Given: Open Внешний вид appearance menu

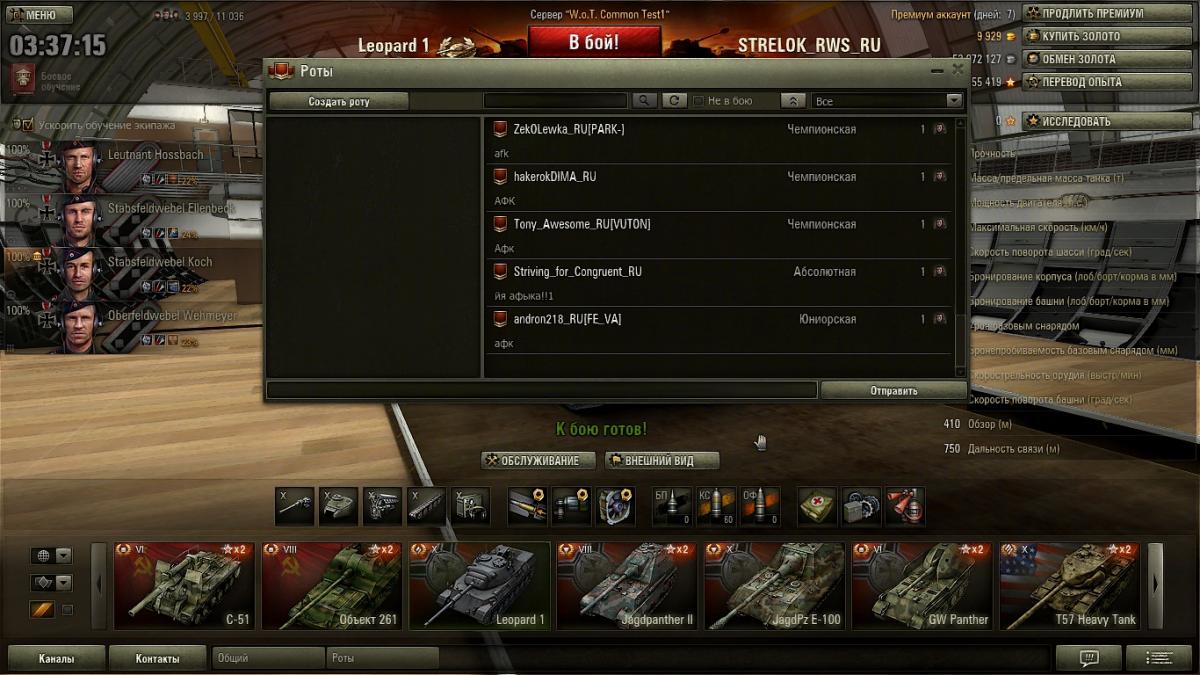Looking at the screenshot, I should (662, 461).
